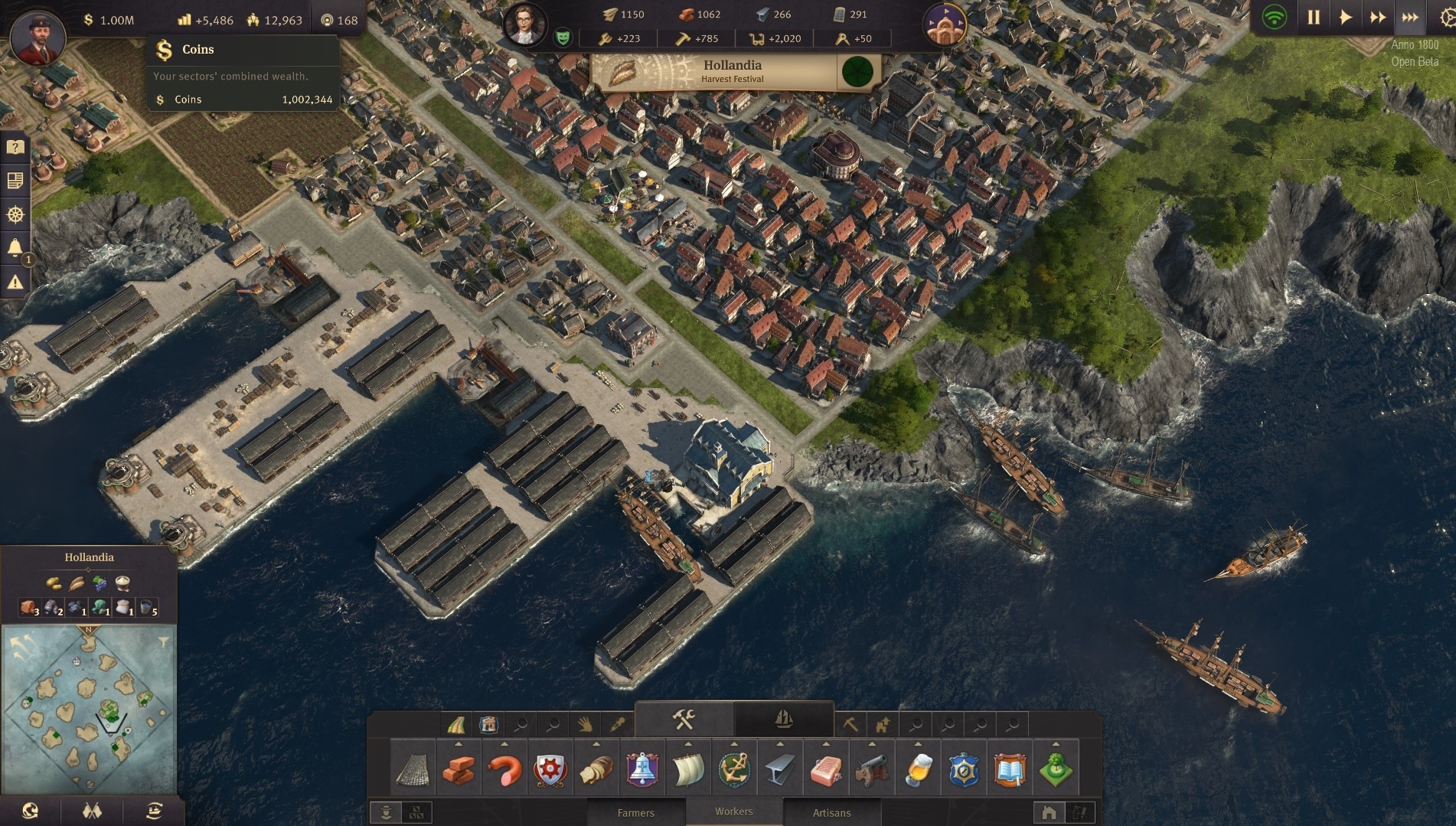Choose the beer mug building icon
Screen dimensions: 1456x826
tap(918, 769)
